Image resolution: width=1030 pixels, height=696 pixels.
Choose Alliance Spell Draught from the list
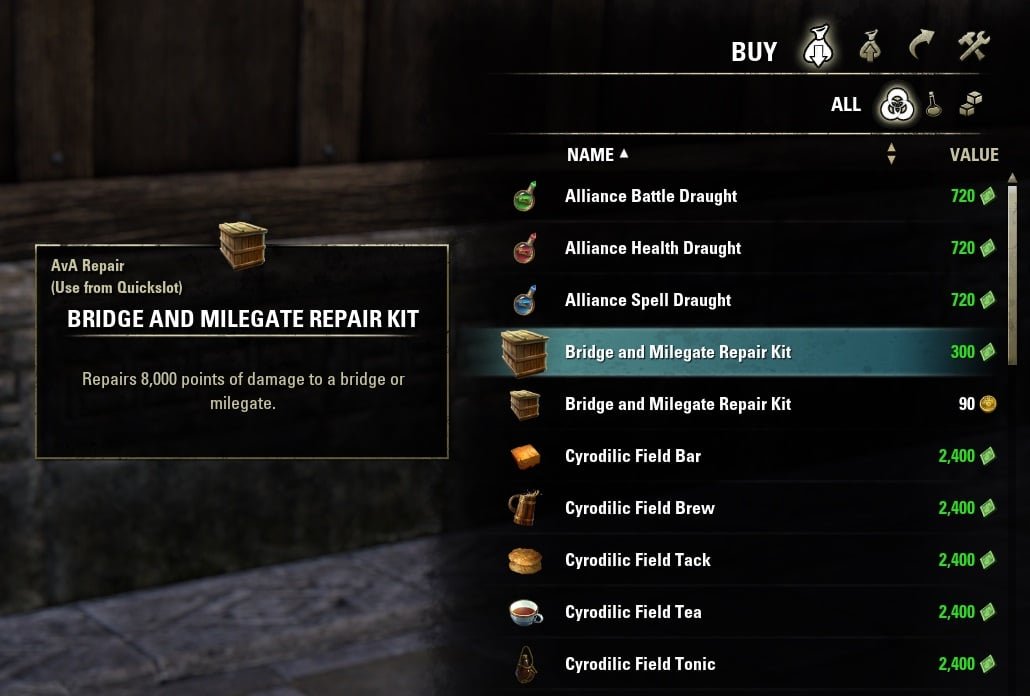(x=648, y=300)
